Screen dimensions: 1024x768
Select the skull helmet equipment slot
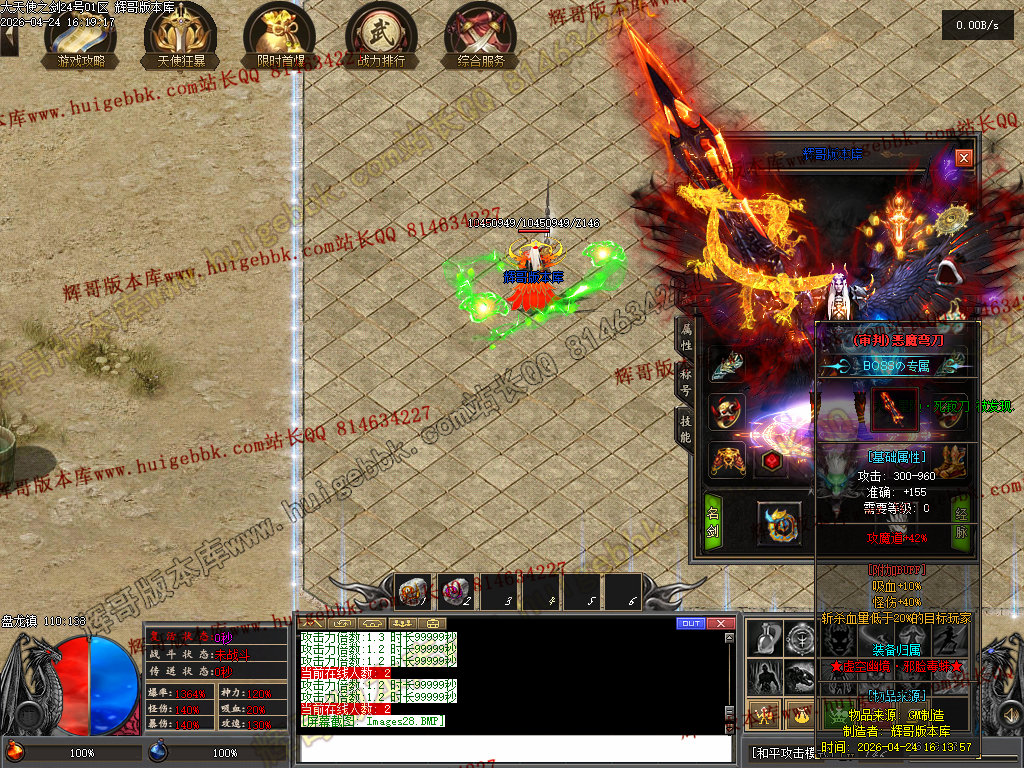click(x=727, y=411)
